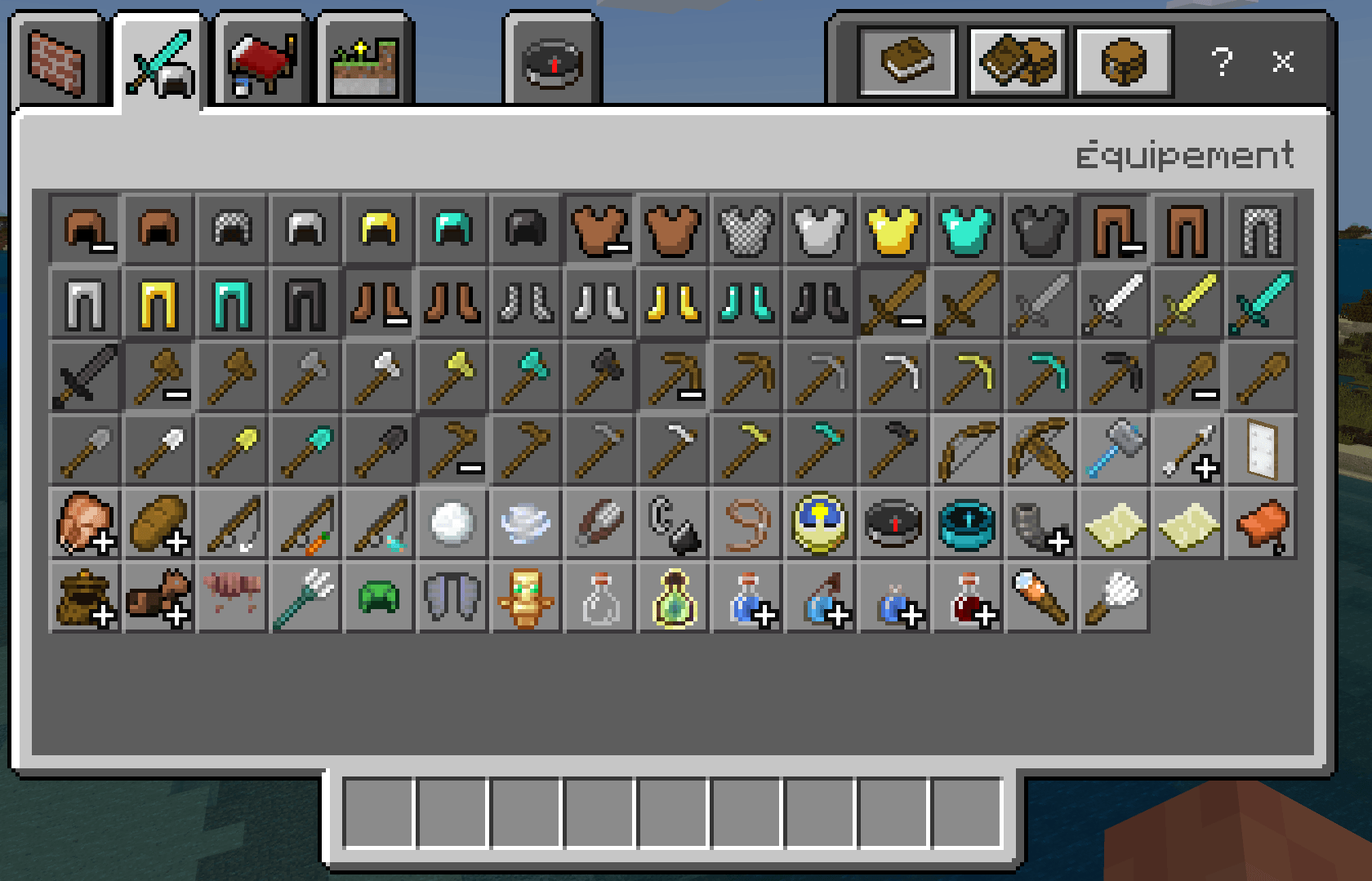Screen dimensions: 1372x881
Task: Pick the bow from the equipment grid
Action: tap(966, 450)
